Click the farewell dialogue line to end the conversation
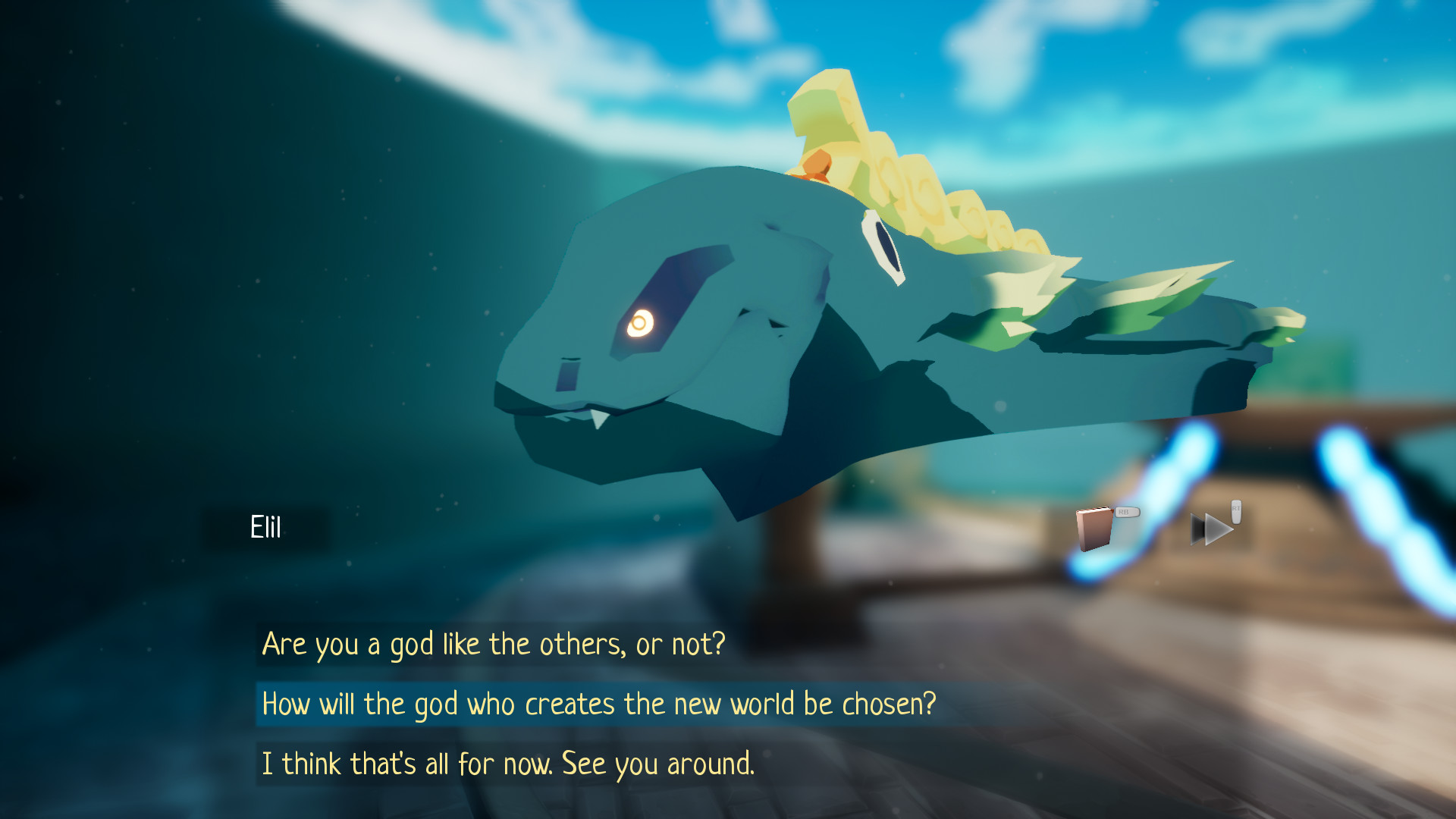Viewport: 1456px width, 819px height. [x=508, y=764]
